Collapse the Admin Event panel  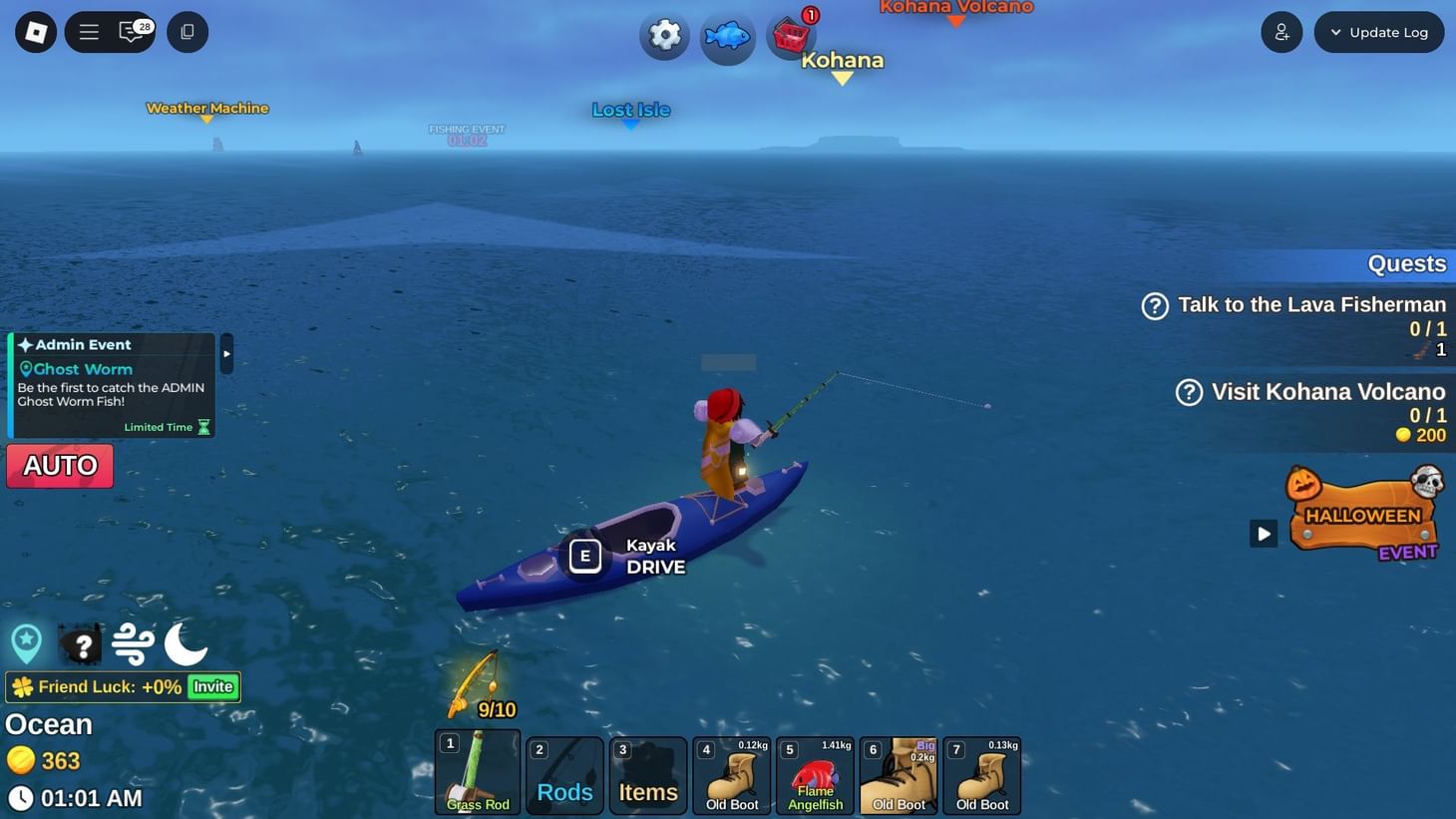tap(225, 353)
